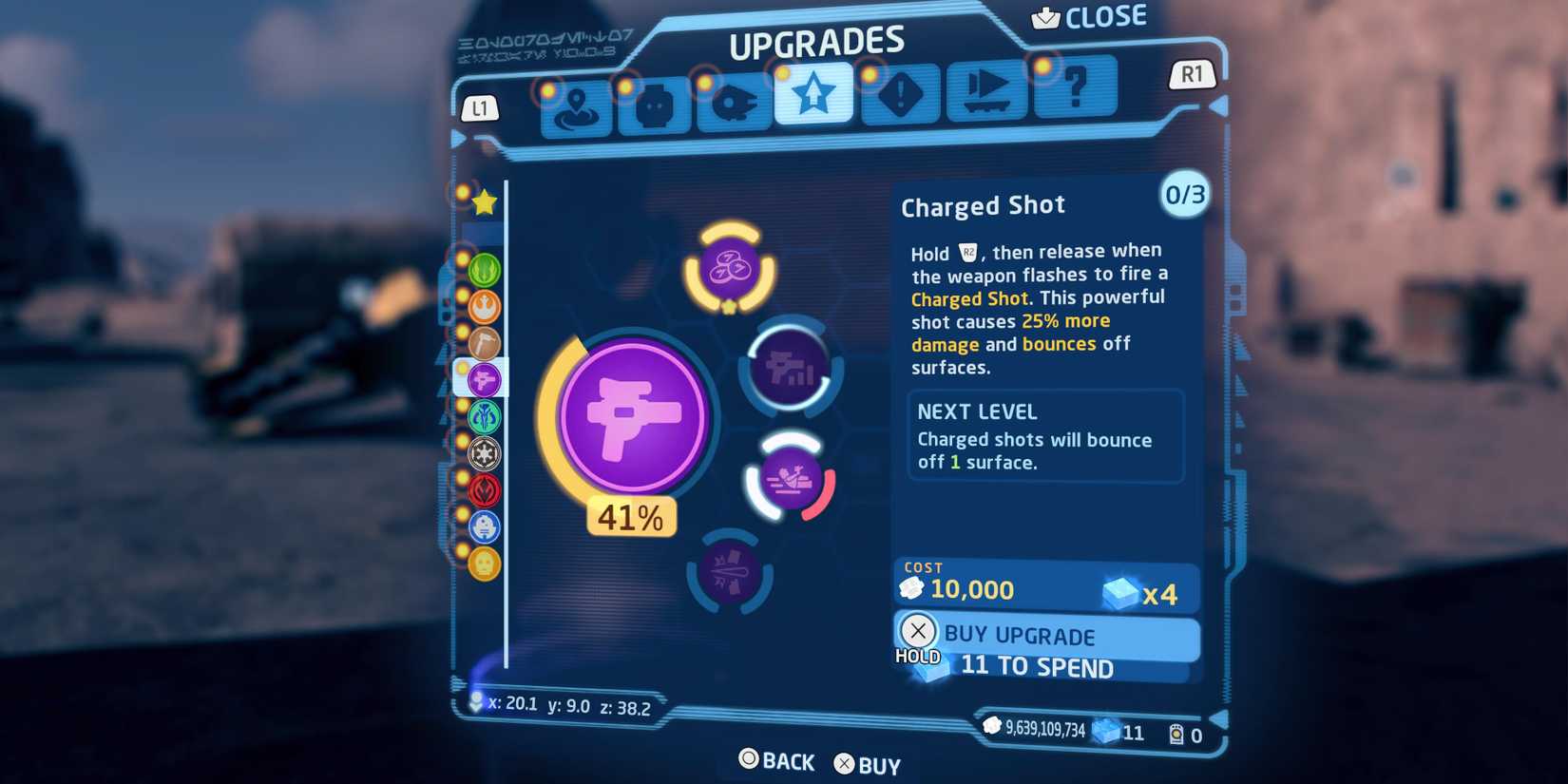Open the Scavenger class hammer icon
The width and height of the screenshot is (1568, 784).
tap(484, 345)
